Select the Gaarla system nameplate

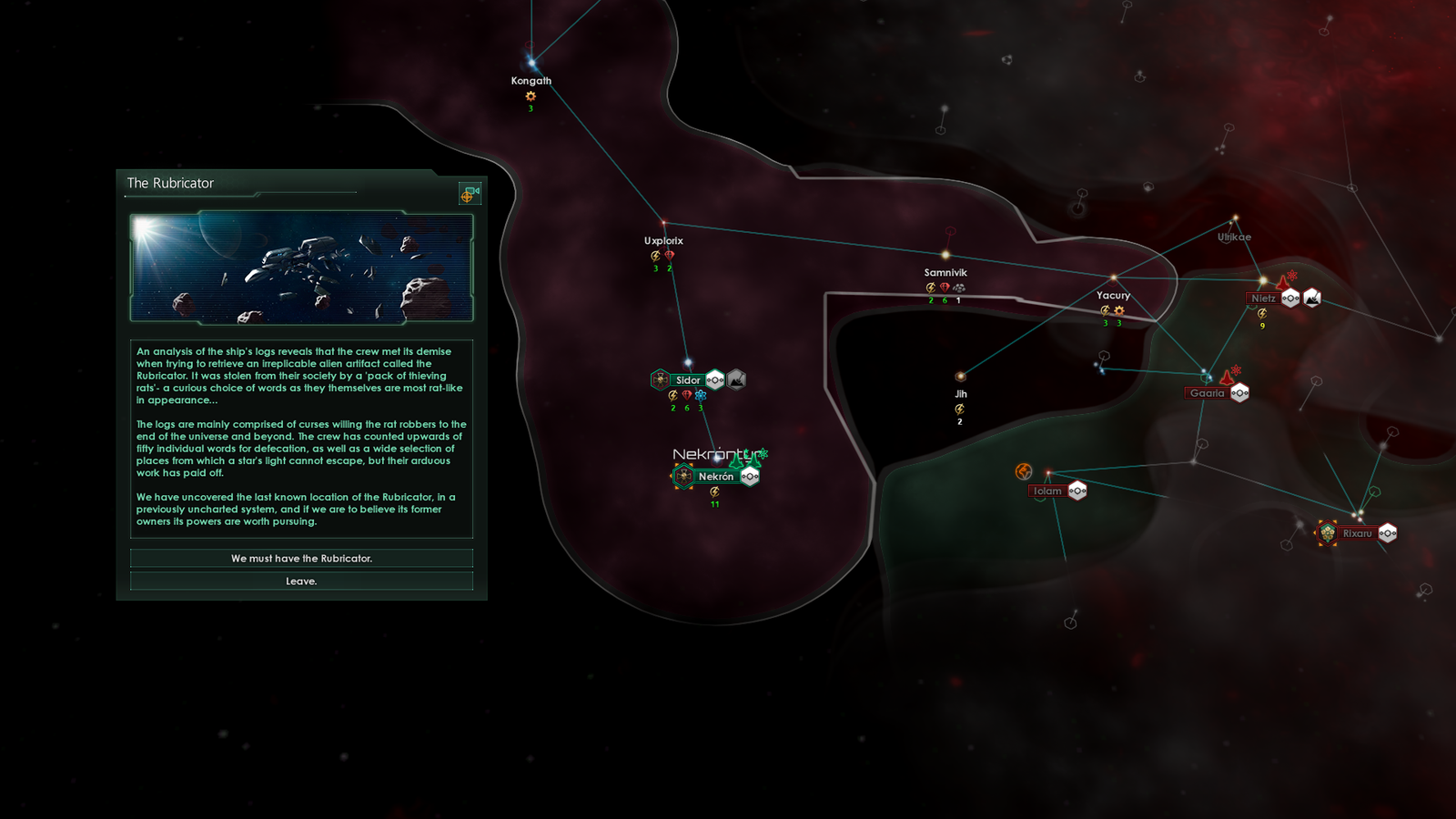(x=1207, y=393)
